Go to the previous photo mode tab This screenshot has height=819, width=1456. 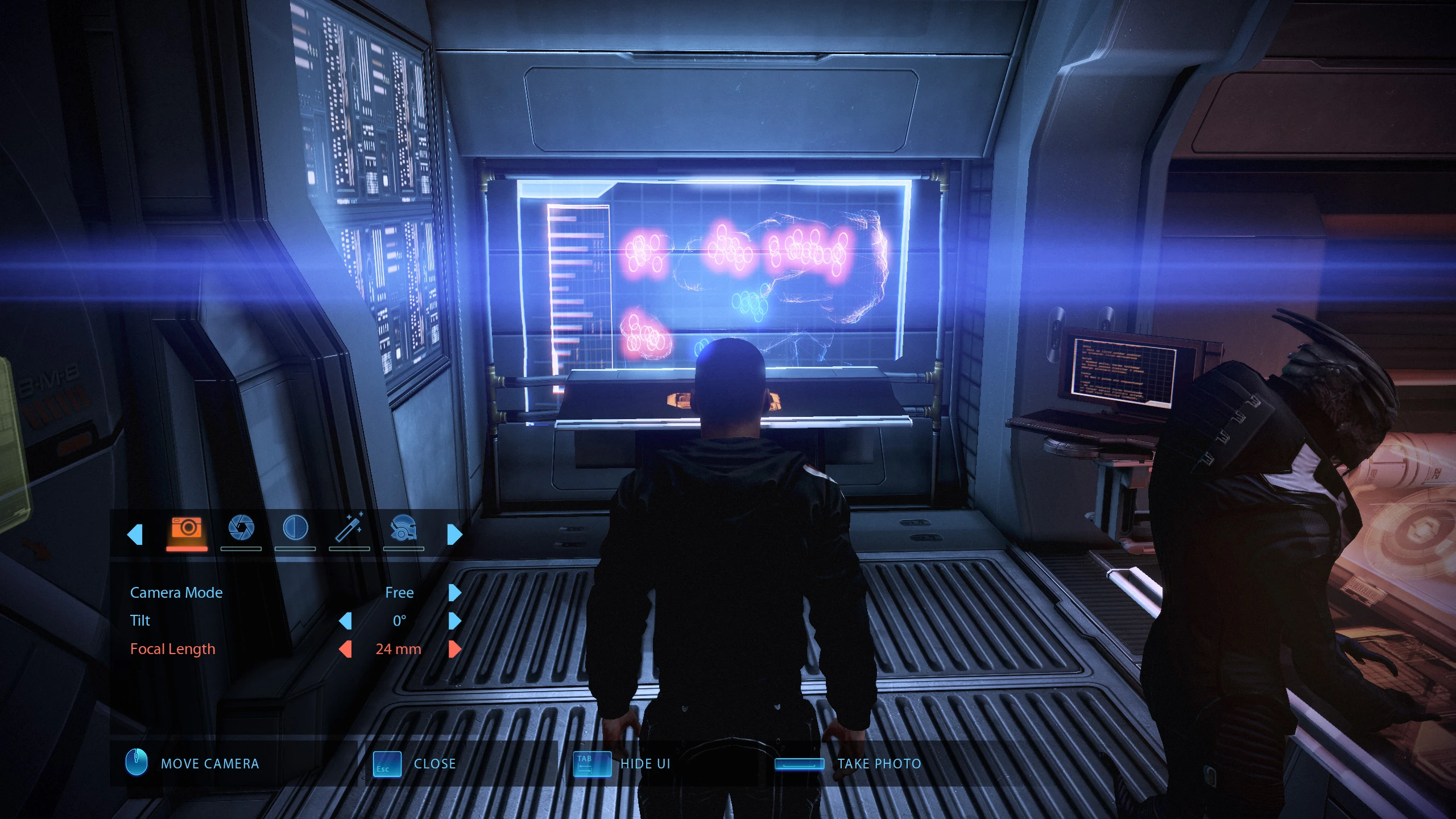135,535
